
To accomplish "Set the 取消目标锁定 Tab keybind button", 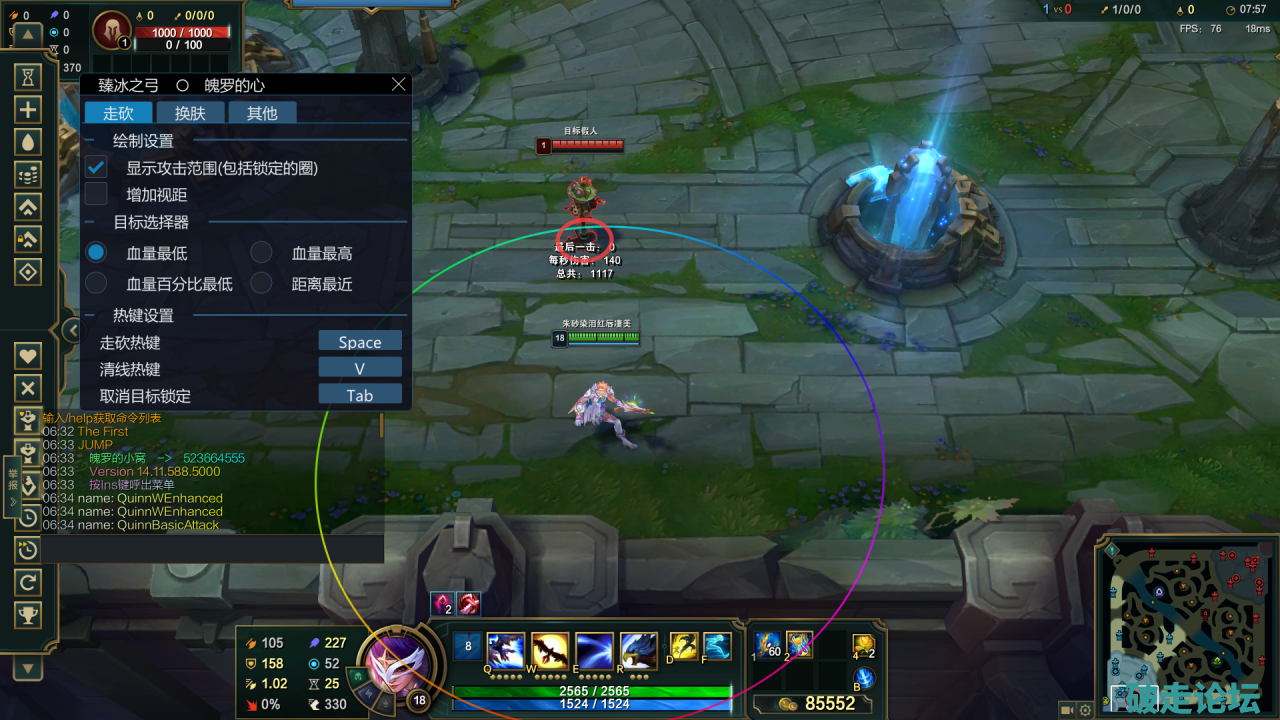I will 360,395.
